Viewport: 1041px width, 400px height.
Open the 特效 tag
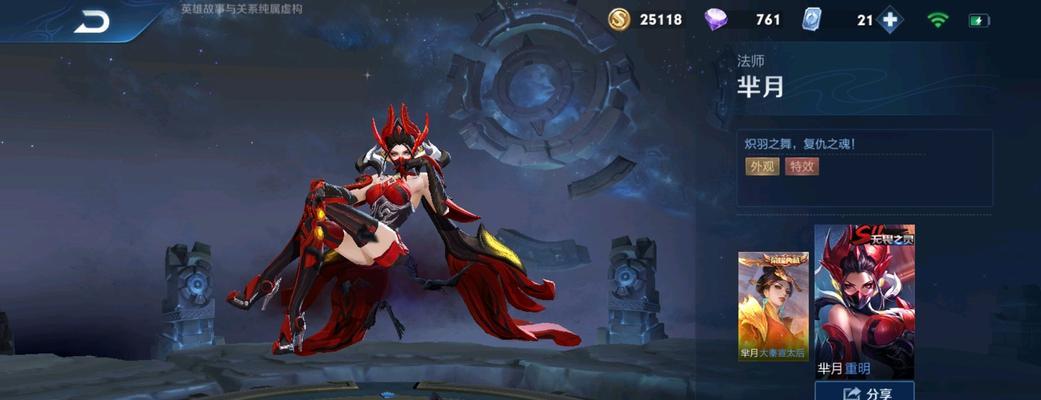click(802, 167)
